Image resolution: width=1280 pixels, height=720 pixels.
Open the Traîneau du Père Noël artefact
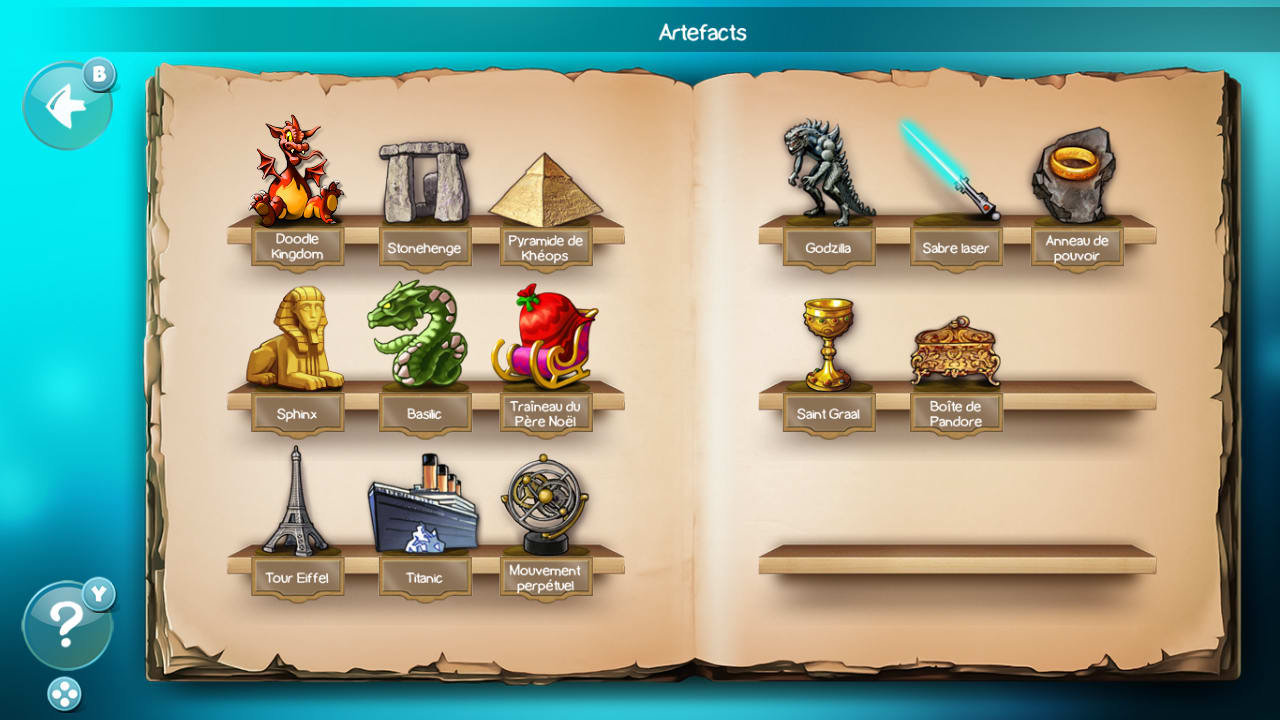click(x=545, y=340)
